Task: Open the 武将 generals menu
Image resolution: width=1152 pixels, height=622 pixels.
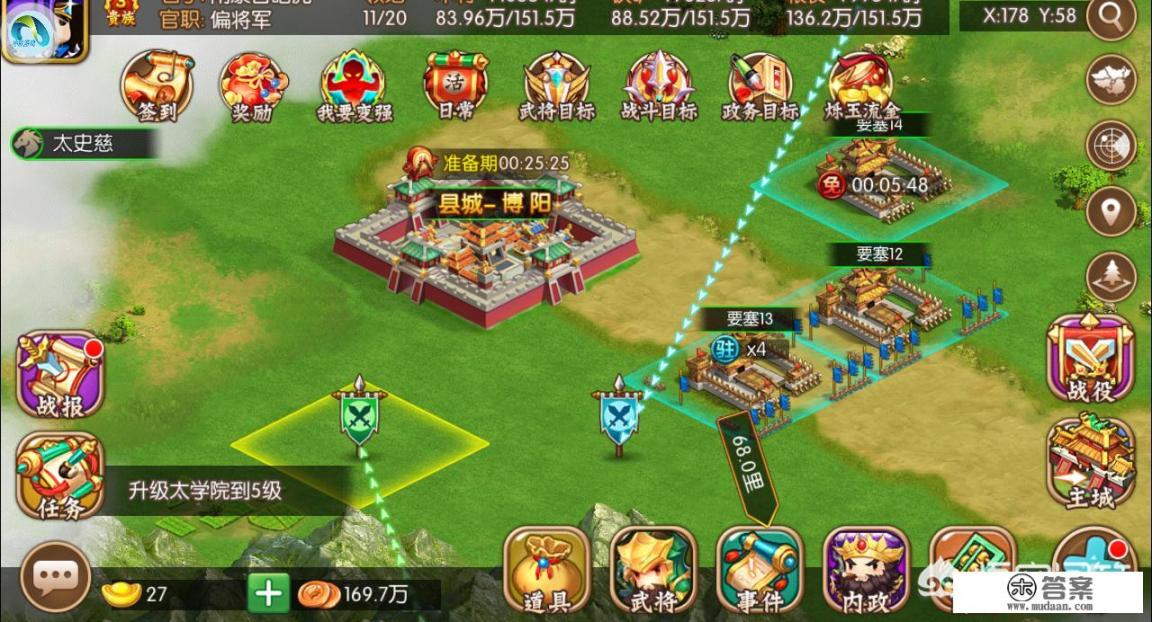Action: (x=653, y=570)
